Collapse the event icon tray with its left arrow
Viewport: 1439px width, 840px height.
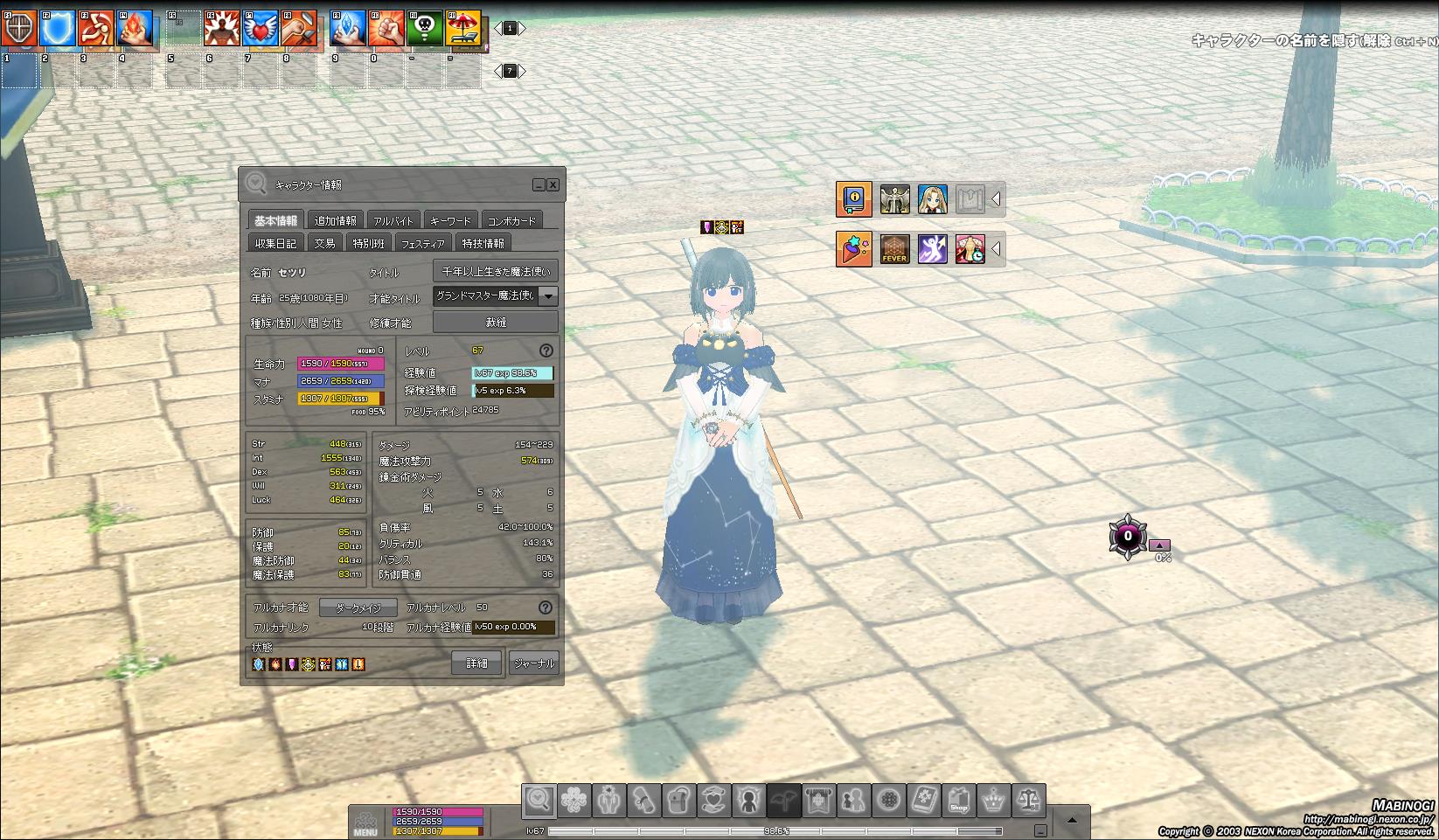995,198
